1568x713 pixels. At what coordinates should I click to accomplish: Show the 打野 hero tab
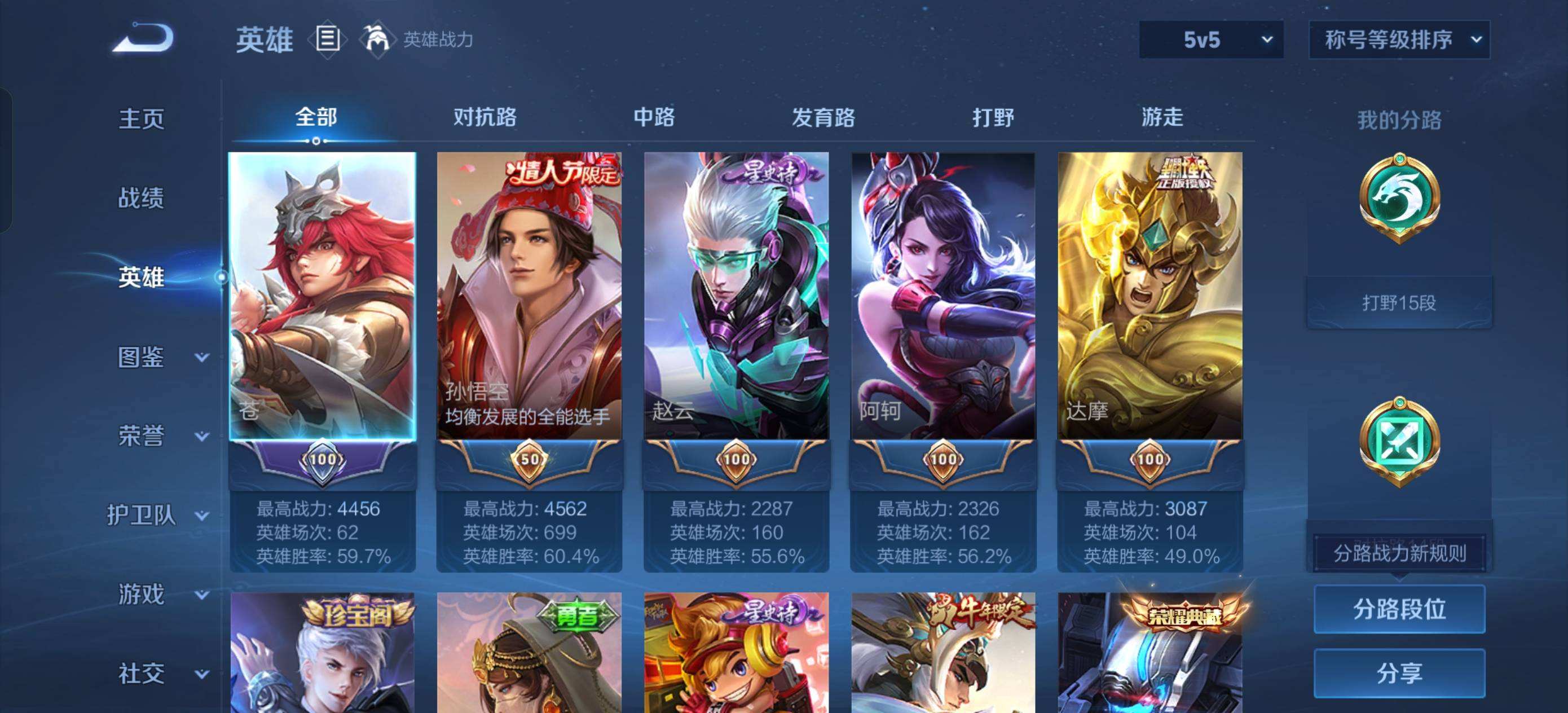(993, 117)
